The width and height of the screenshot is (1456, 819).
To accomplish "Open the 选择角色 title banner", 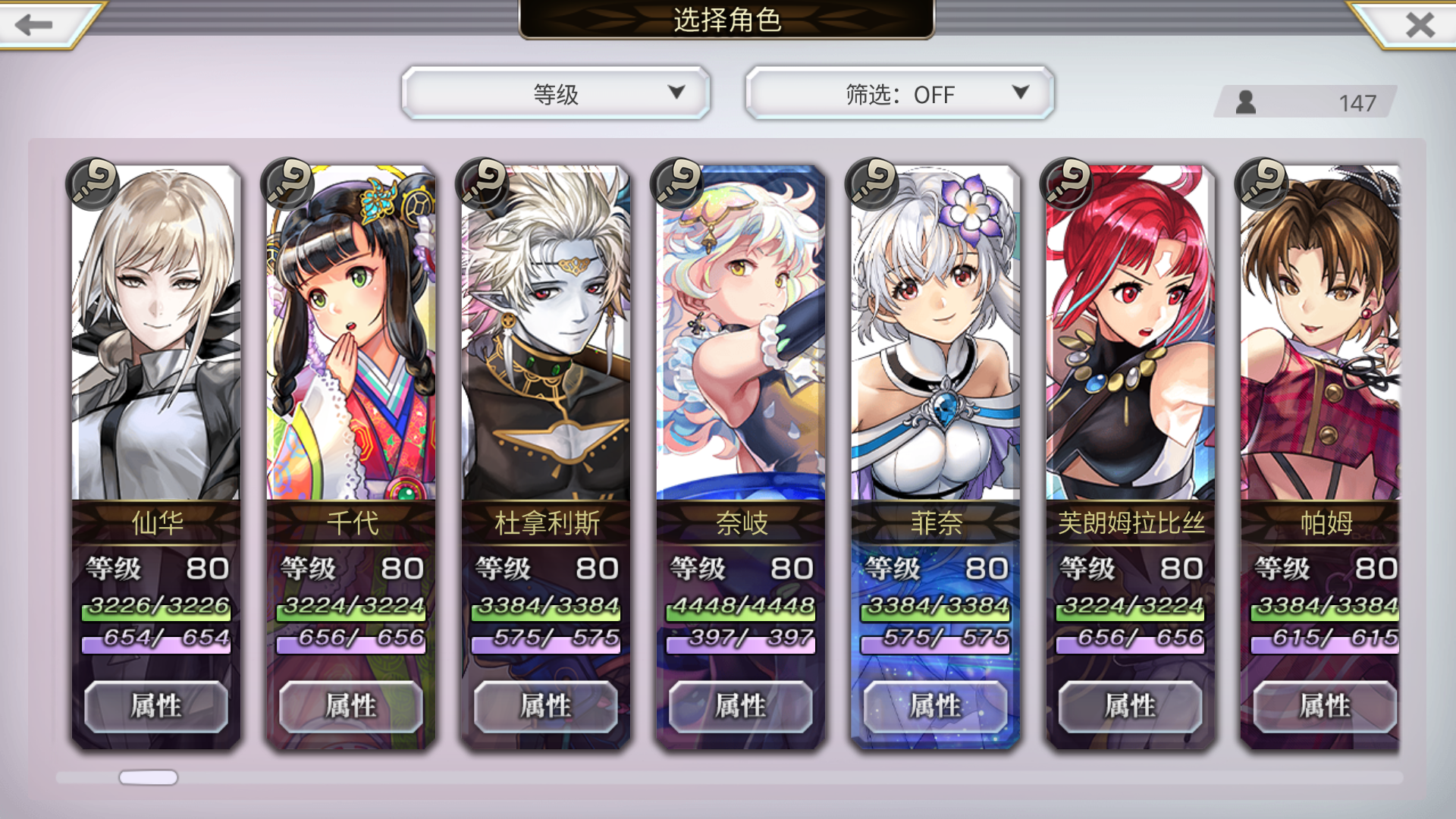I will pos(727,22).
